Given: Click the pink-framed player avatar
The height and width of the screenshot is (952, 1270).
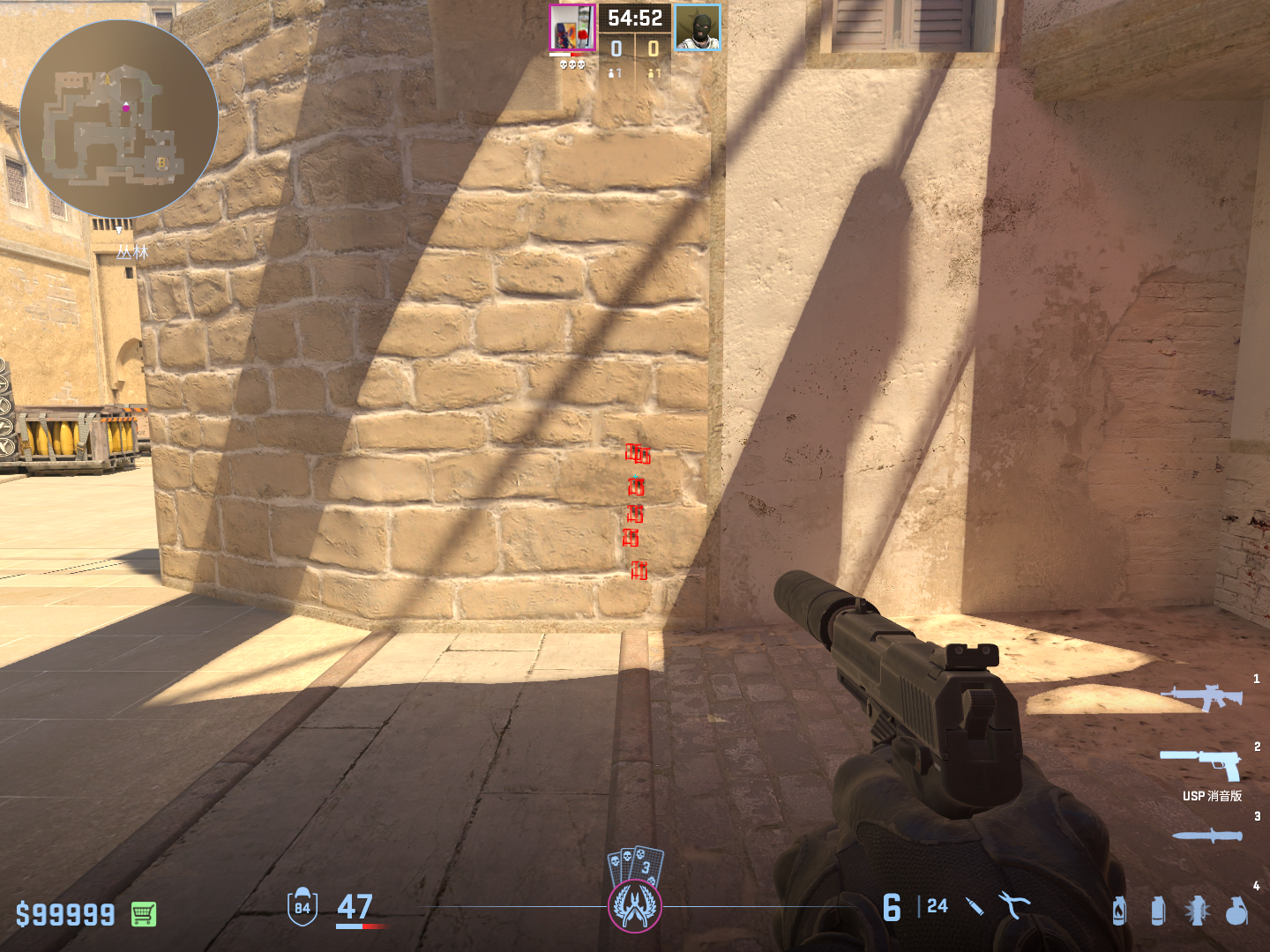Looking at the screenshot, I should click(572, 28).
